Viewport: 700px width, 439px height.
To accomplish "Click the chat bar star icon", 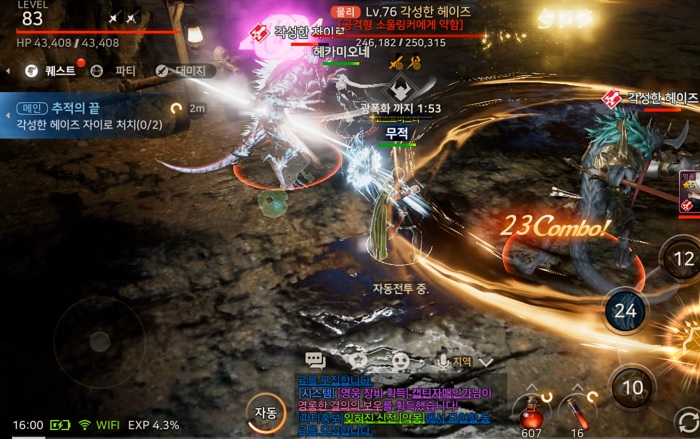I will [x=359, y=360].
